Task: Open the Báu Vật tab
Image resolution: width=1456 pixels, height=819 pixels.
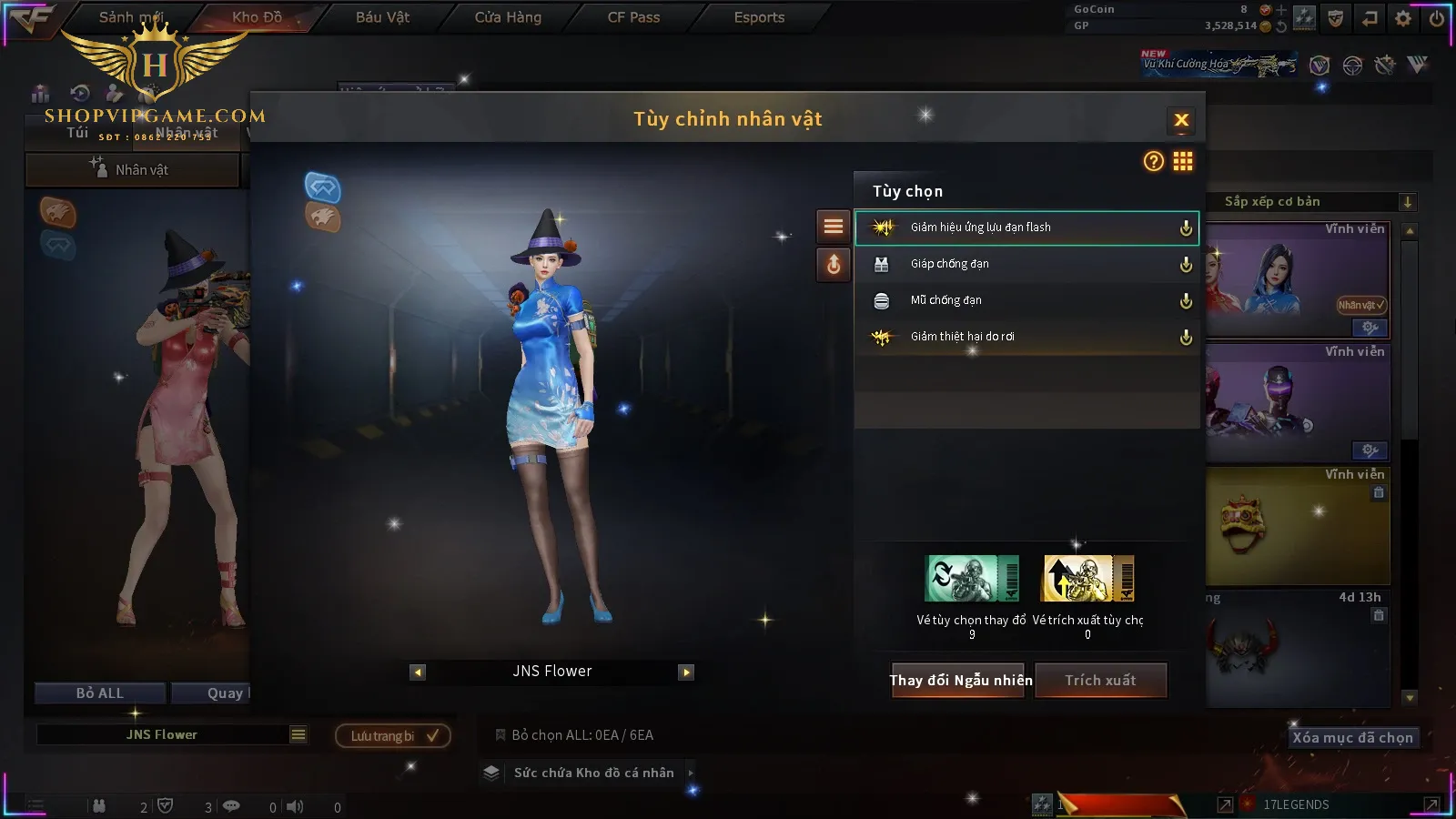Action: click(x=382, y=17)
